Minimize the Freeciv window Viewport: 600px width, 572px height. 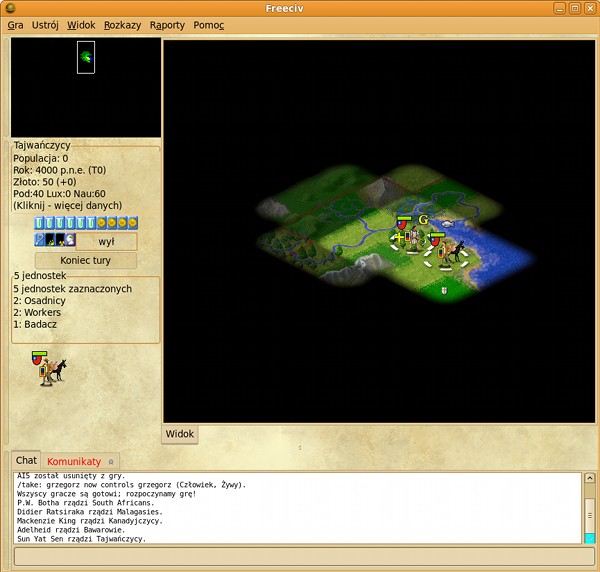tap(560, 8)
